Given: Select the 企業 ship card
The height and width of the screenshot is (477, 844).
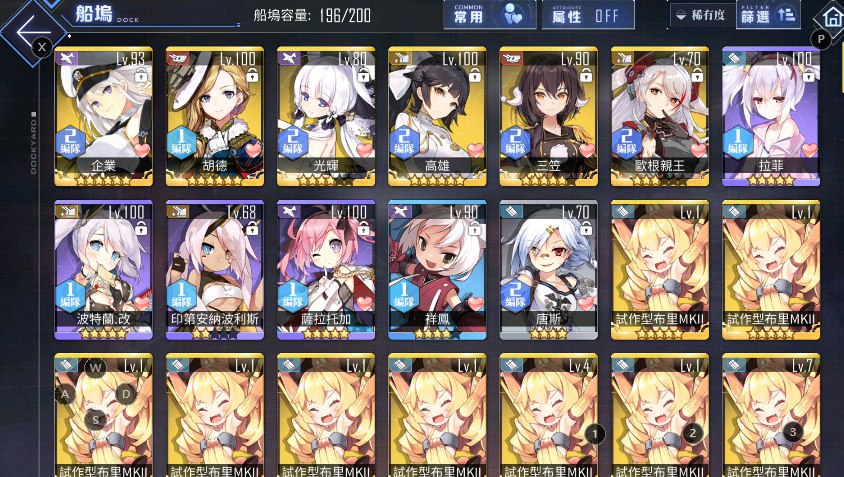Looking at the screenshot, I should (x=104, y=115).
